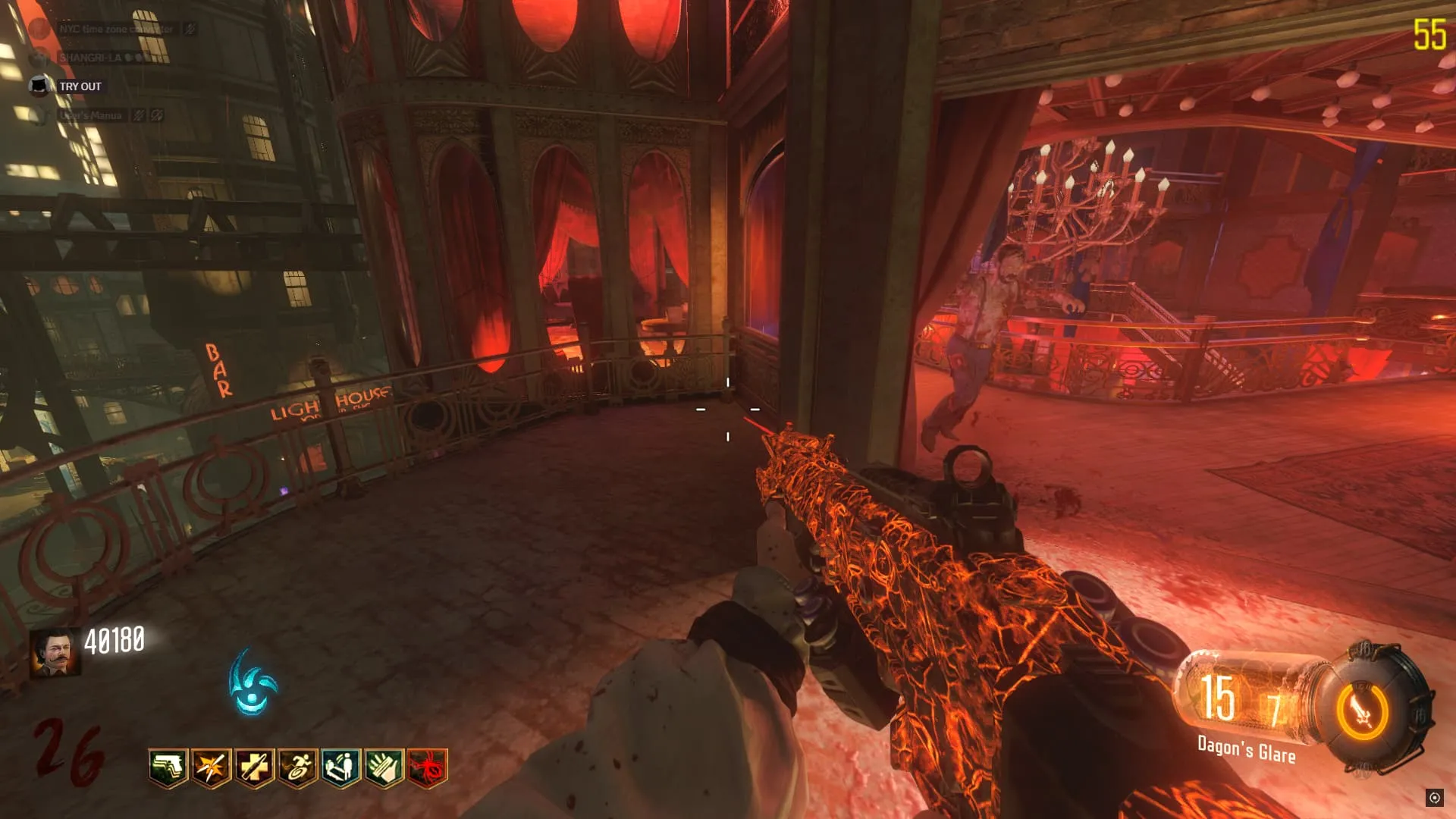Click the Mule Kick pistol perk icon

click(x=168, y=768)
